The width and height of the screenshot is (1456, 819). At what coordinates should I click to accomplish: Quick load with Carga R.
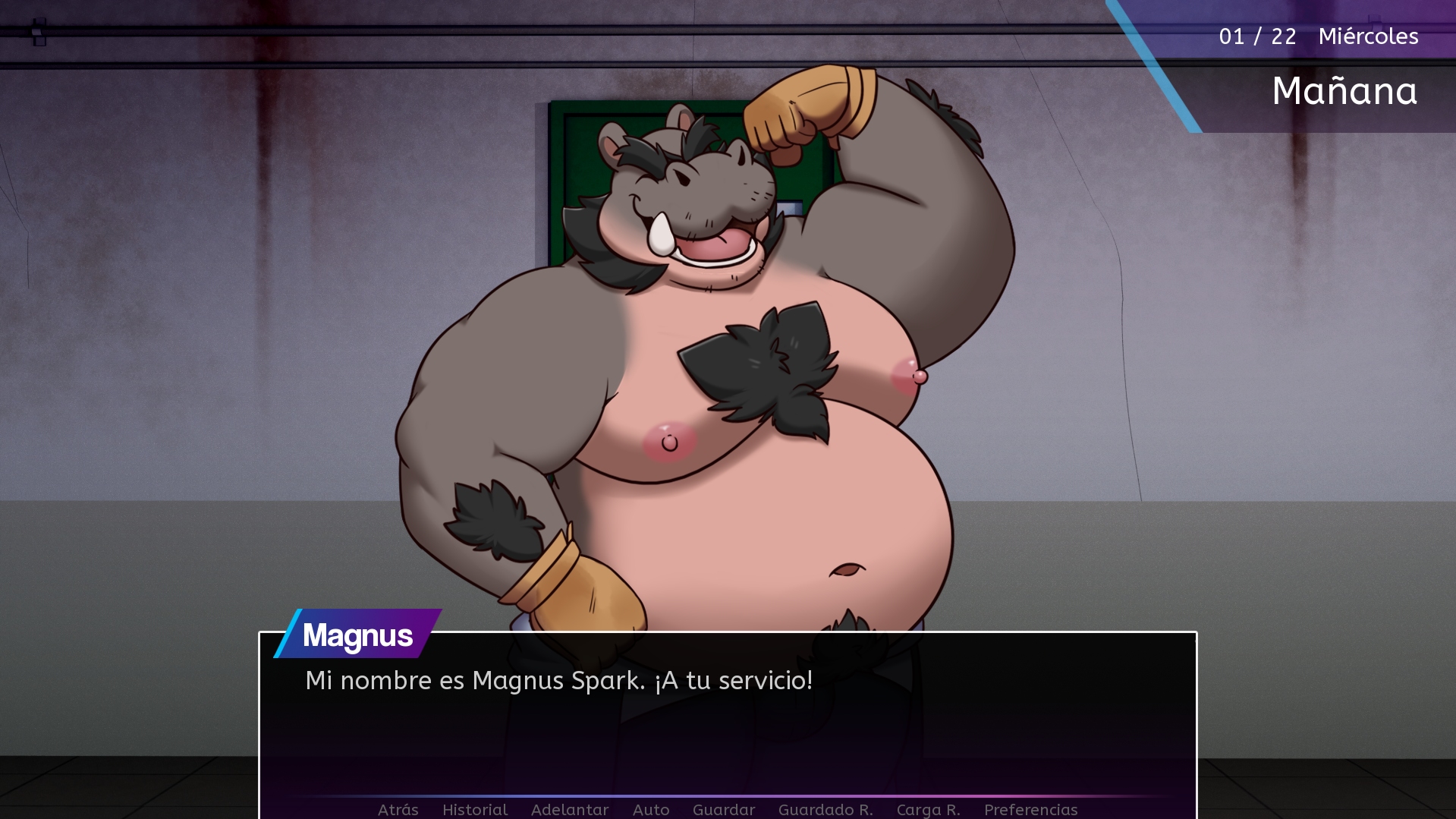pos(928,809)
